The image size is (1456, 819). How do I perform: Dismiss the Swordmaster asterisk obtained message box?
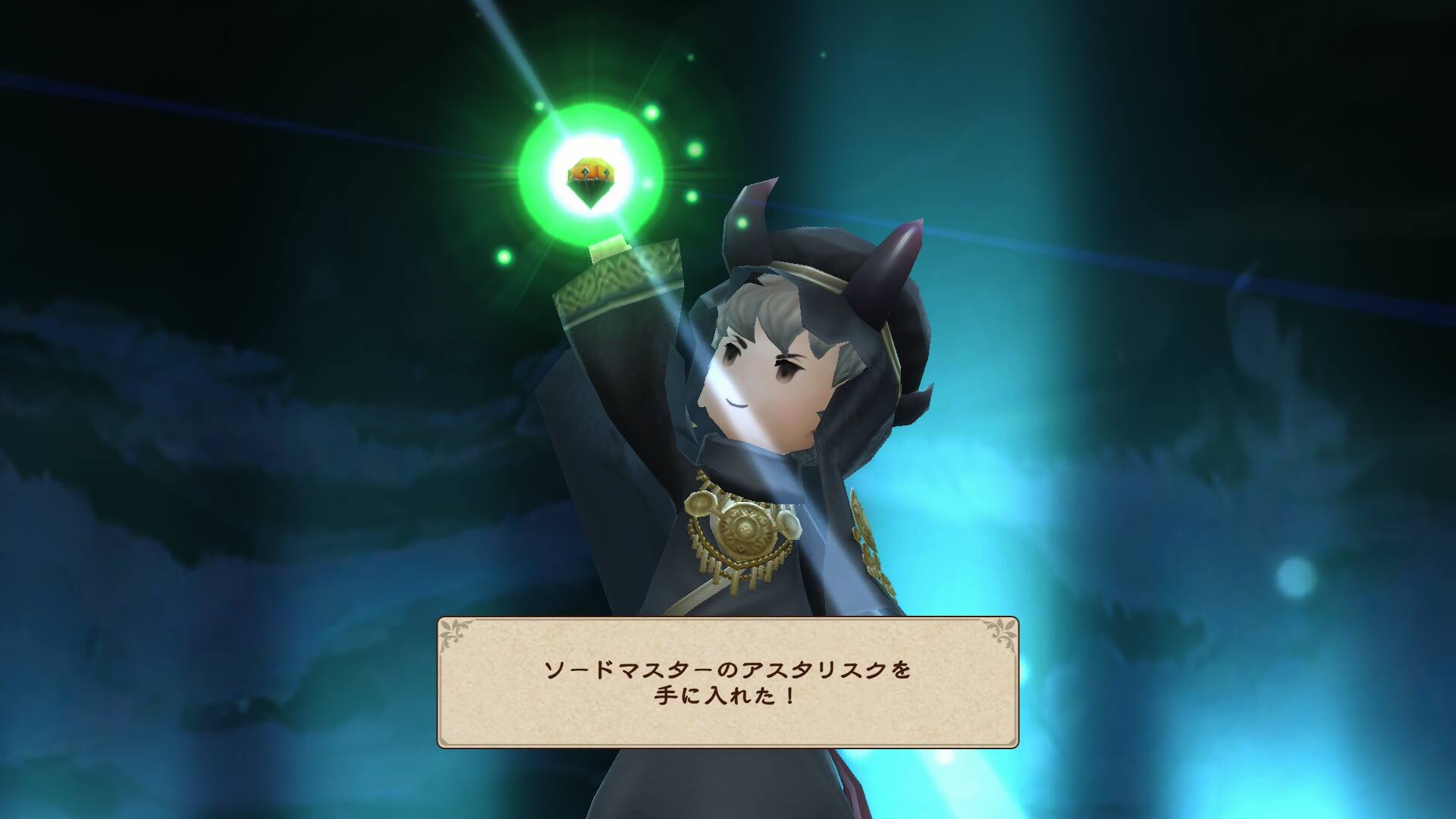coord(727,682)
